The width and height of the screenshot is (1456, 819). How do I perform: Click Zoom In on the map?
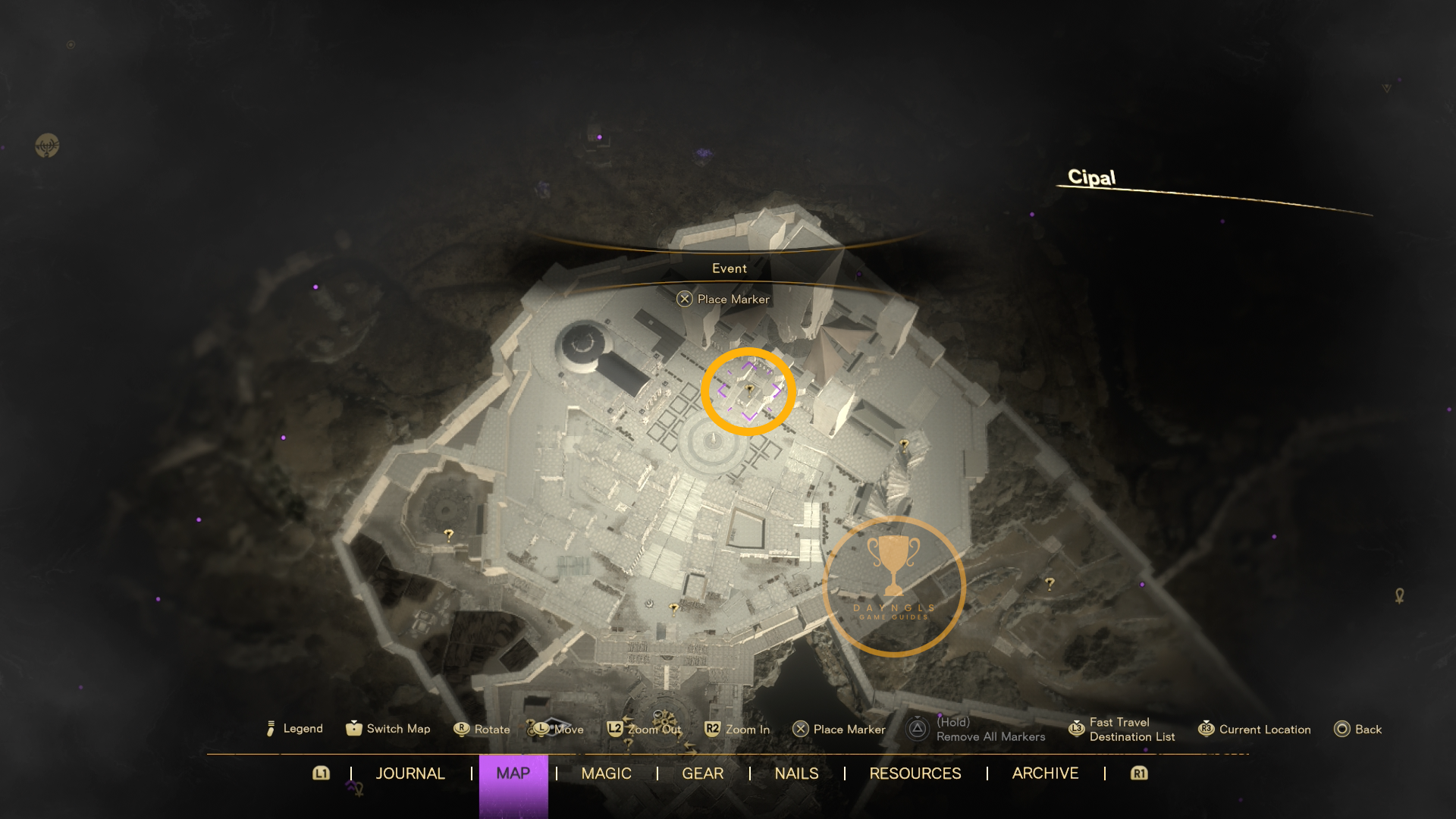point(737,730)
